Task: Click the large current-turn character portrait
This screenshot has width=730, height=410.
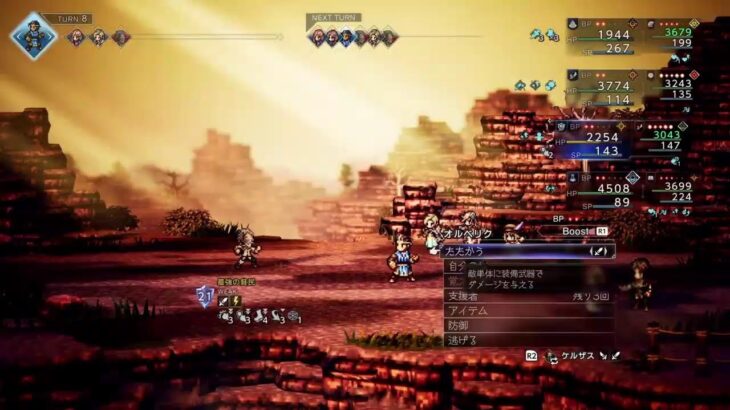Action: (x=34, y=36)
